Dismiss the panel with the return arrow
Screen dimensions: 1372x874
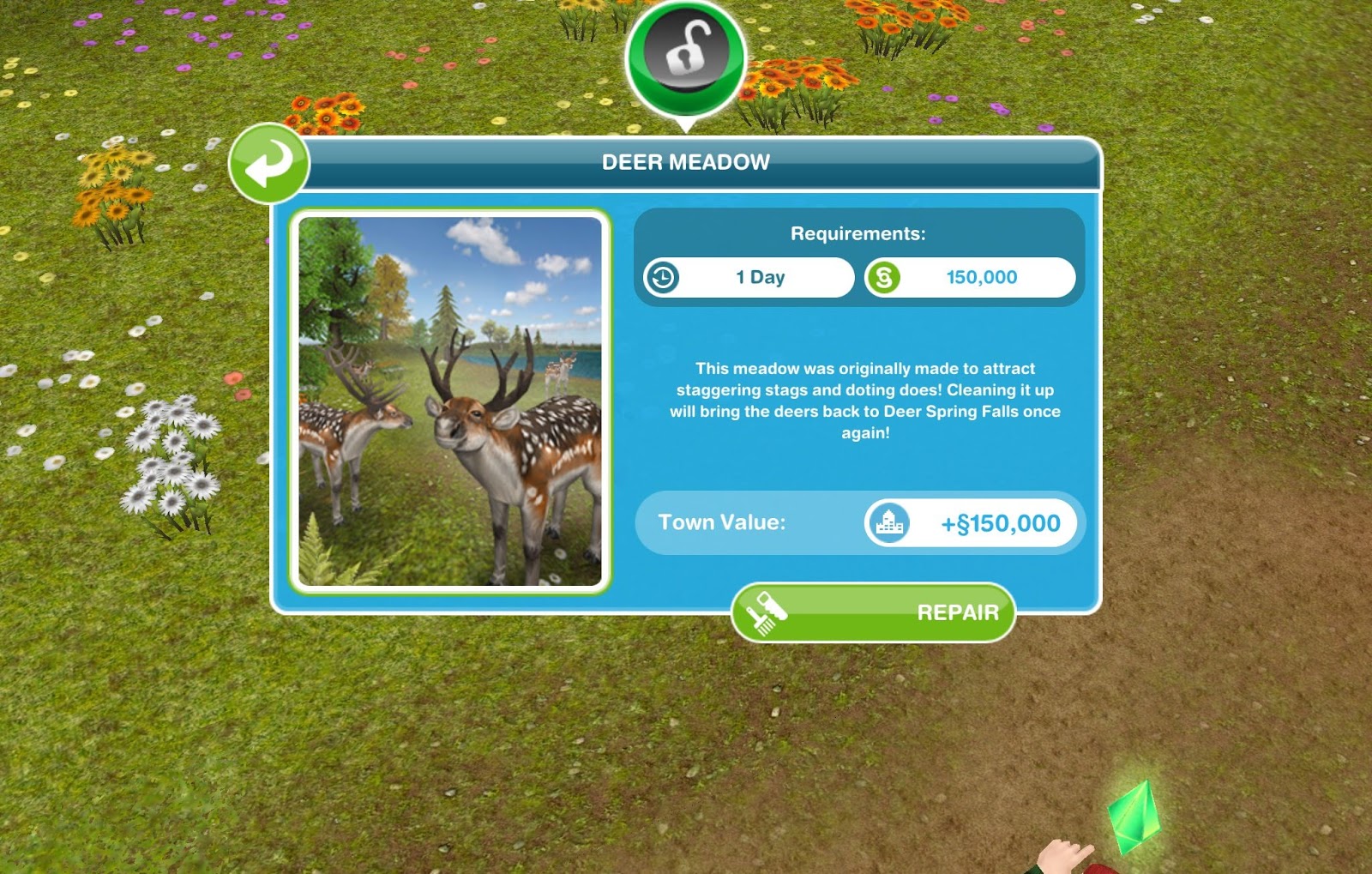(x=268, y=165)
